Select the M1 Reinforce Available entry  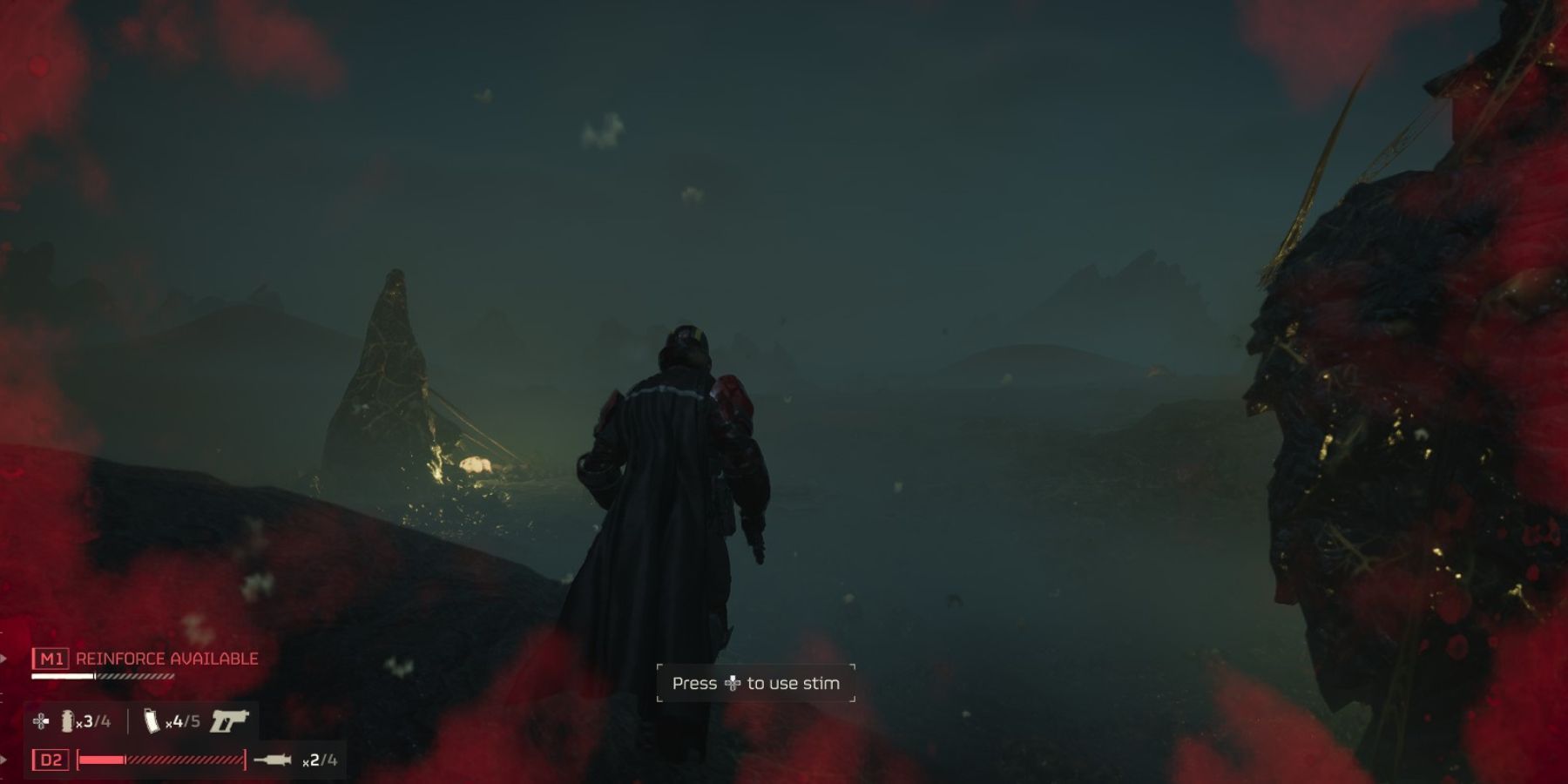(x=145, y=659)
